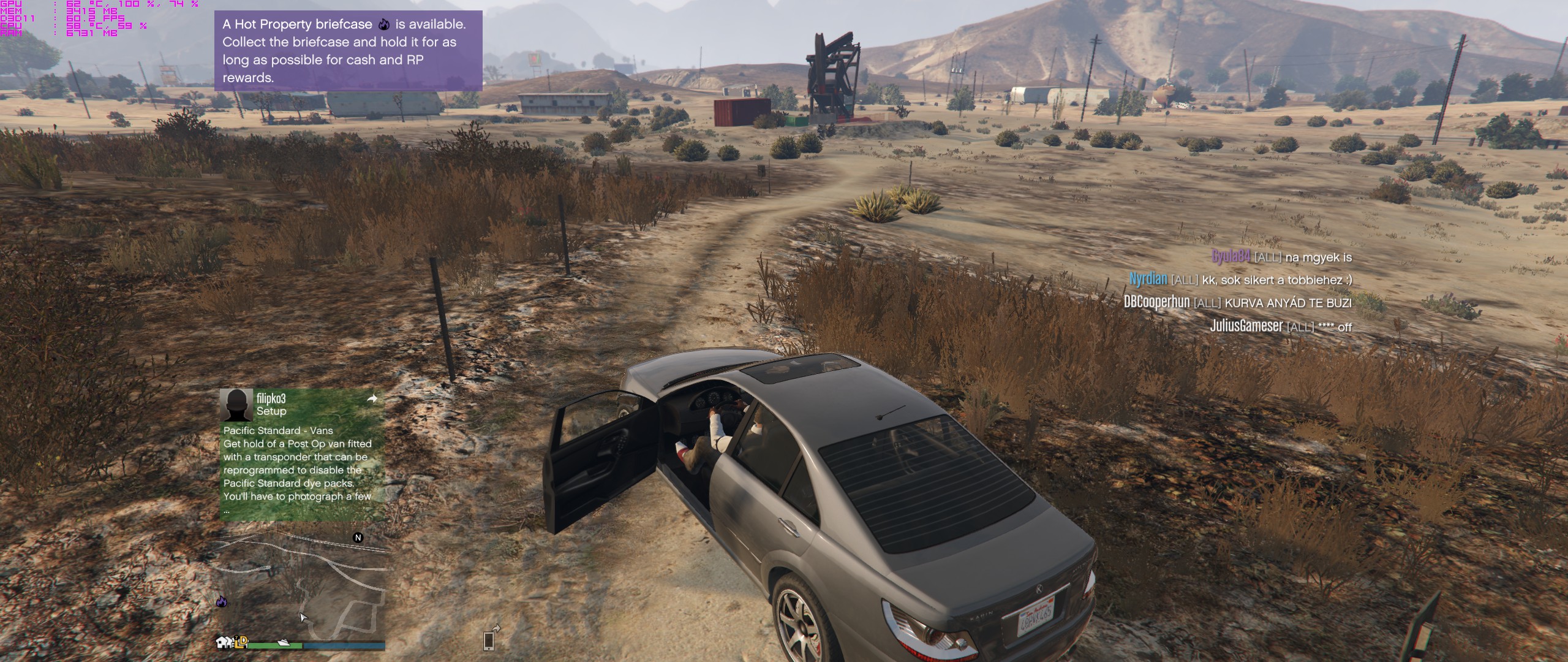Image resolution: width=1568 pixels, height=662 pixels.
Task: Select Gyula84's chat message
Action: click(1281, 257)
